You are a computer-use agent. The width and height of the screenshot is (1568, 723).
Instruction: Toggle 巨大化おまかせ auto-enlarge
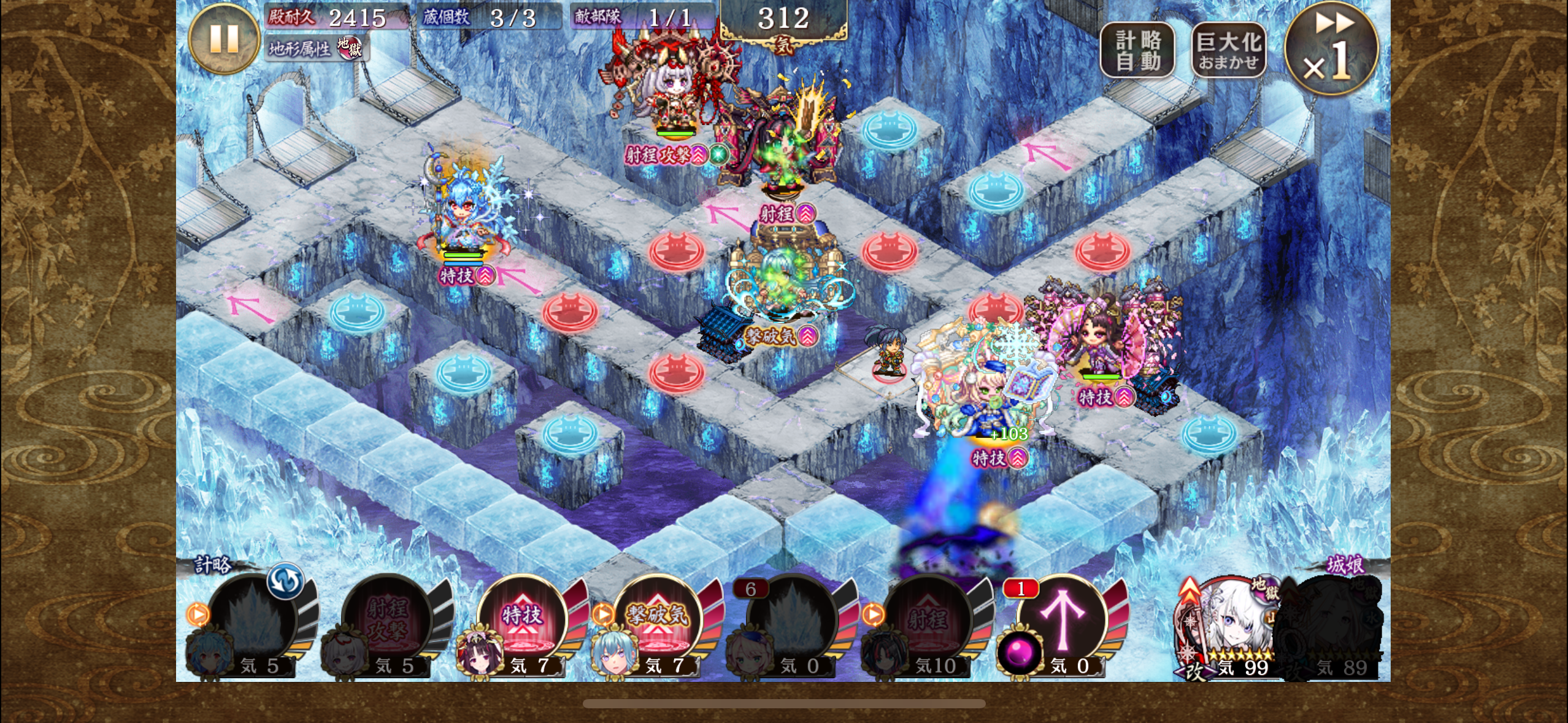1228,50
